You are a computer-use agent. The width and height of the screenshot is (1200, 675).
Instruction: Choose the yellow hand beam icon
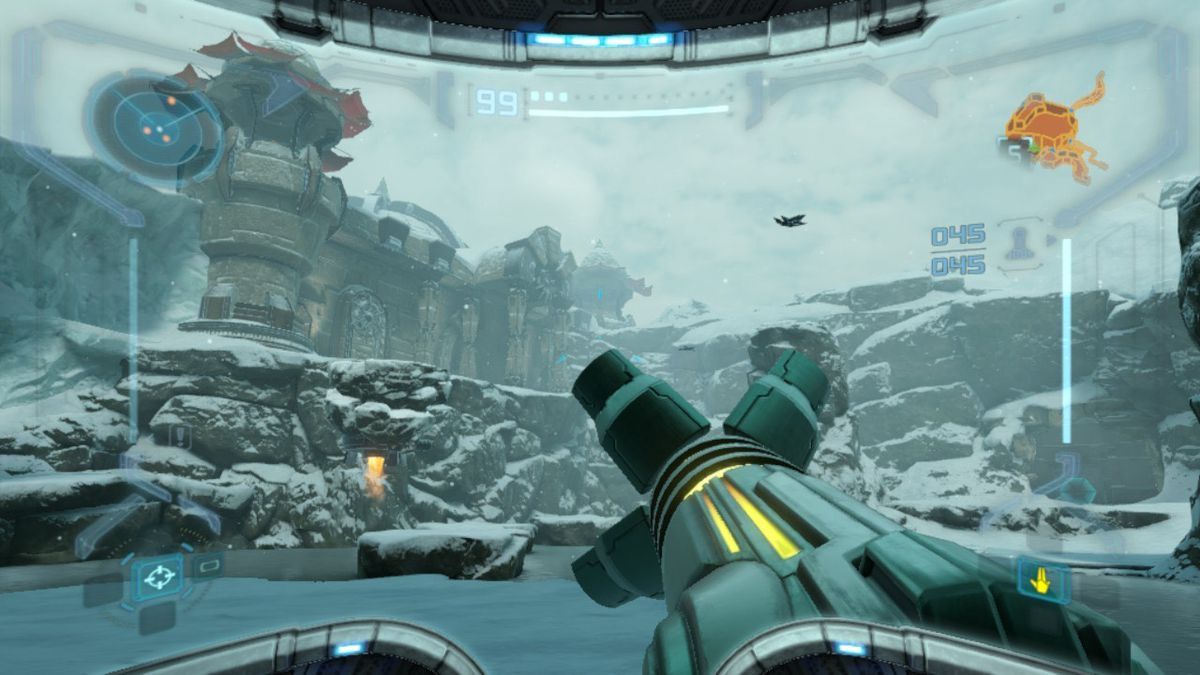click(1043, 579)
